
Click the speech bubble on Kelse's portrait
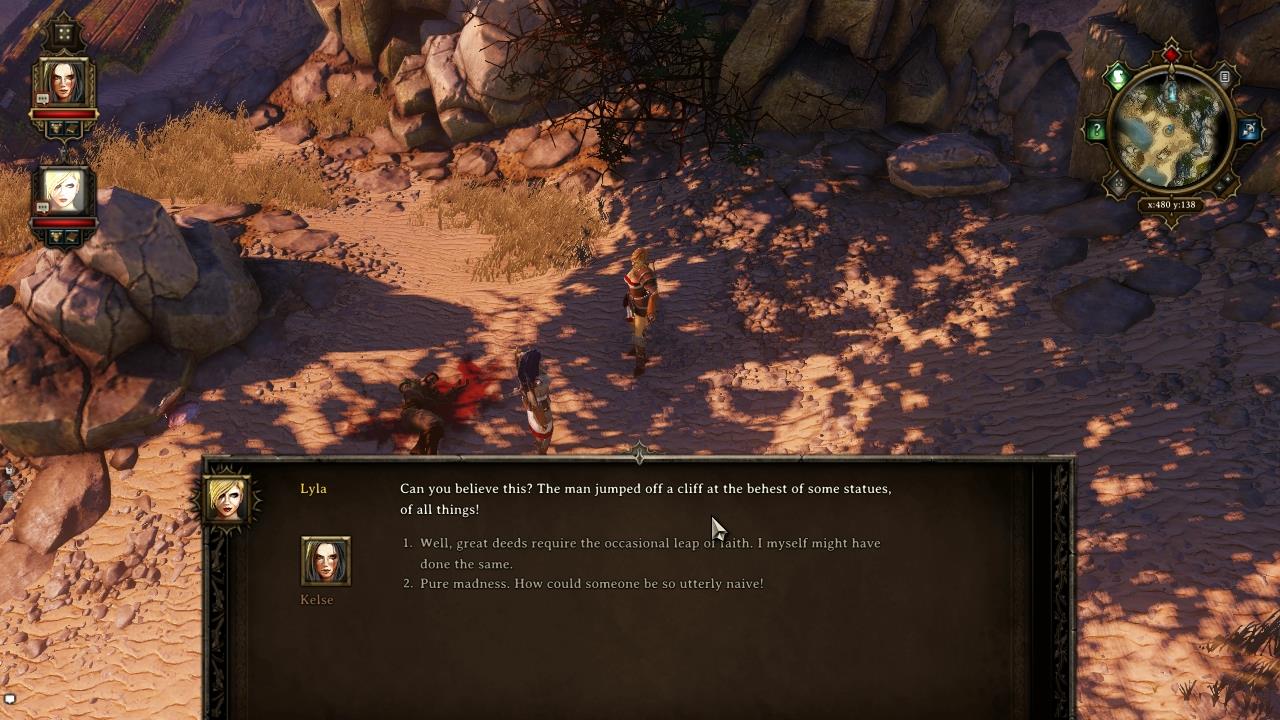point(42,100)
